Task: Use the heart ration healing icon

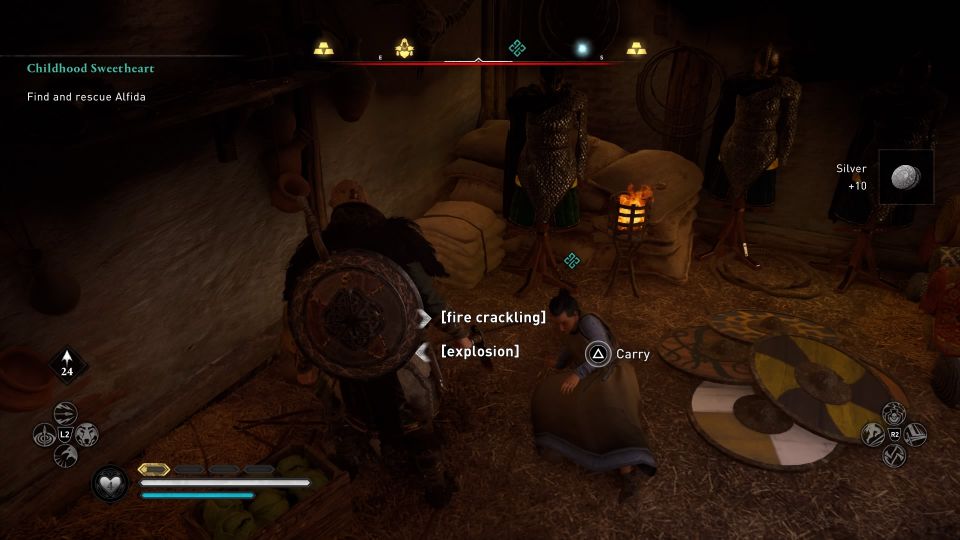Action: (x=108, y=484)
